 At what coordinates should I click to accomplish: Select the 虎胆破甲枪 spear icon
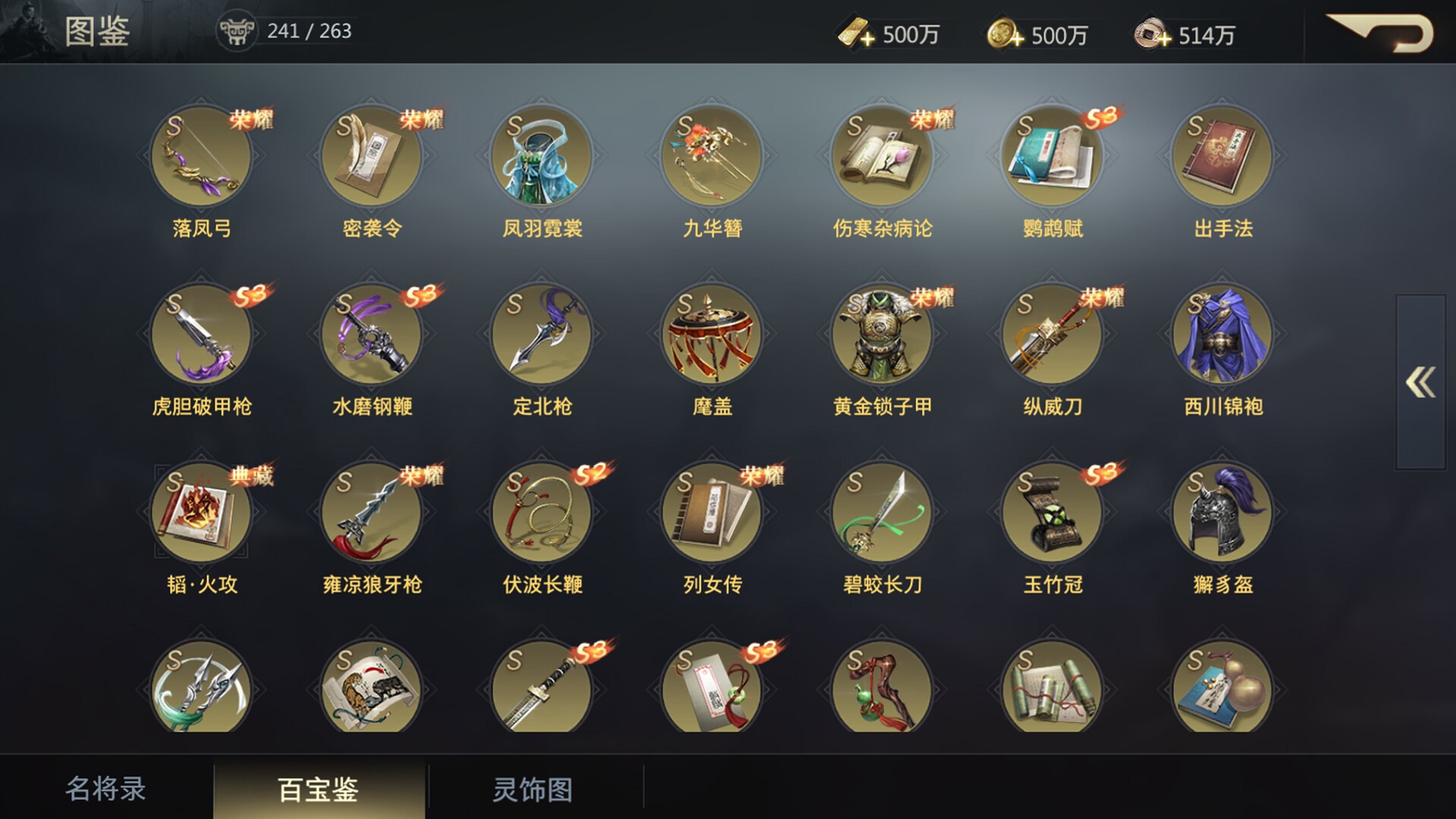tap(202, 336)
